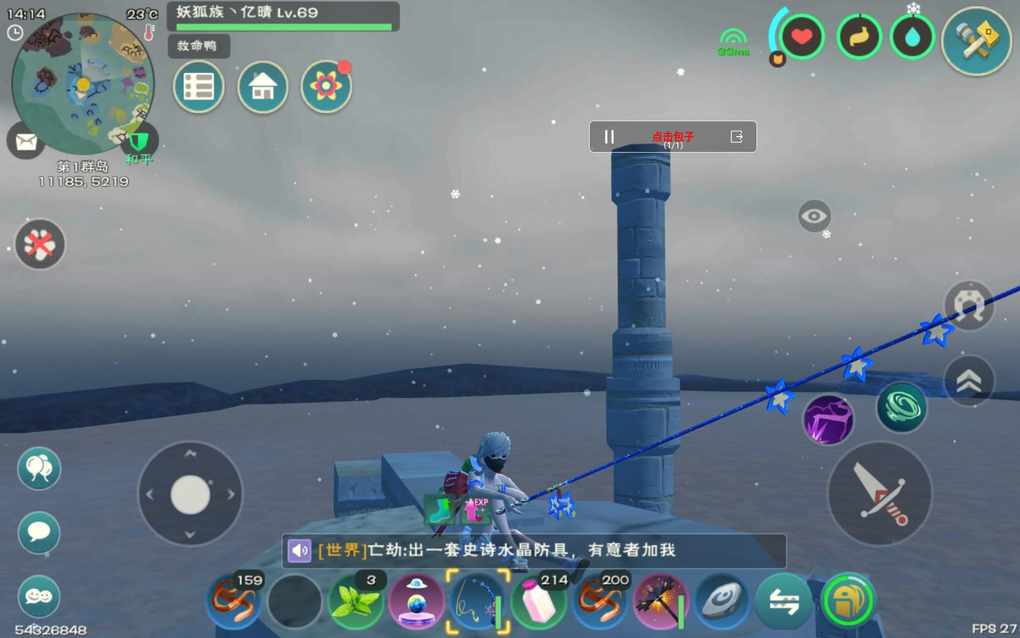Screen dimensions: 1020x638
Task: Open the mail envelope icon
Action: click(x=25, y=140)
